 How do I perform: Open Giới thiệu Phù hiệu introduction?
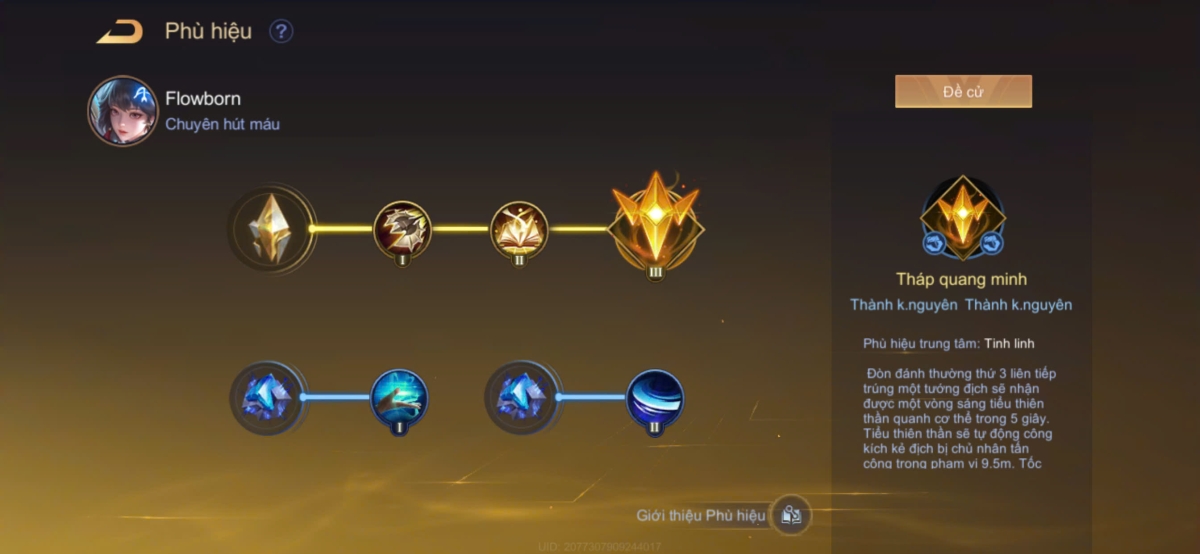coord(790,516)
